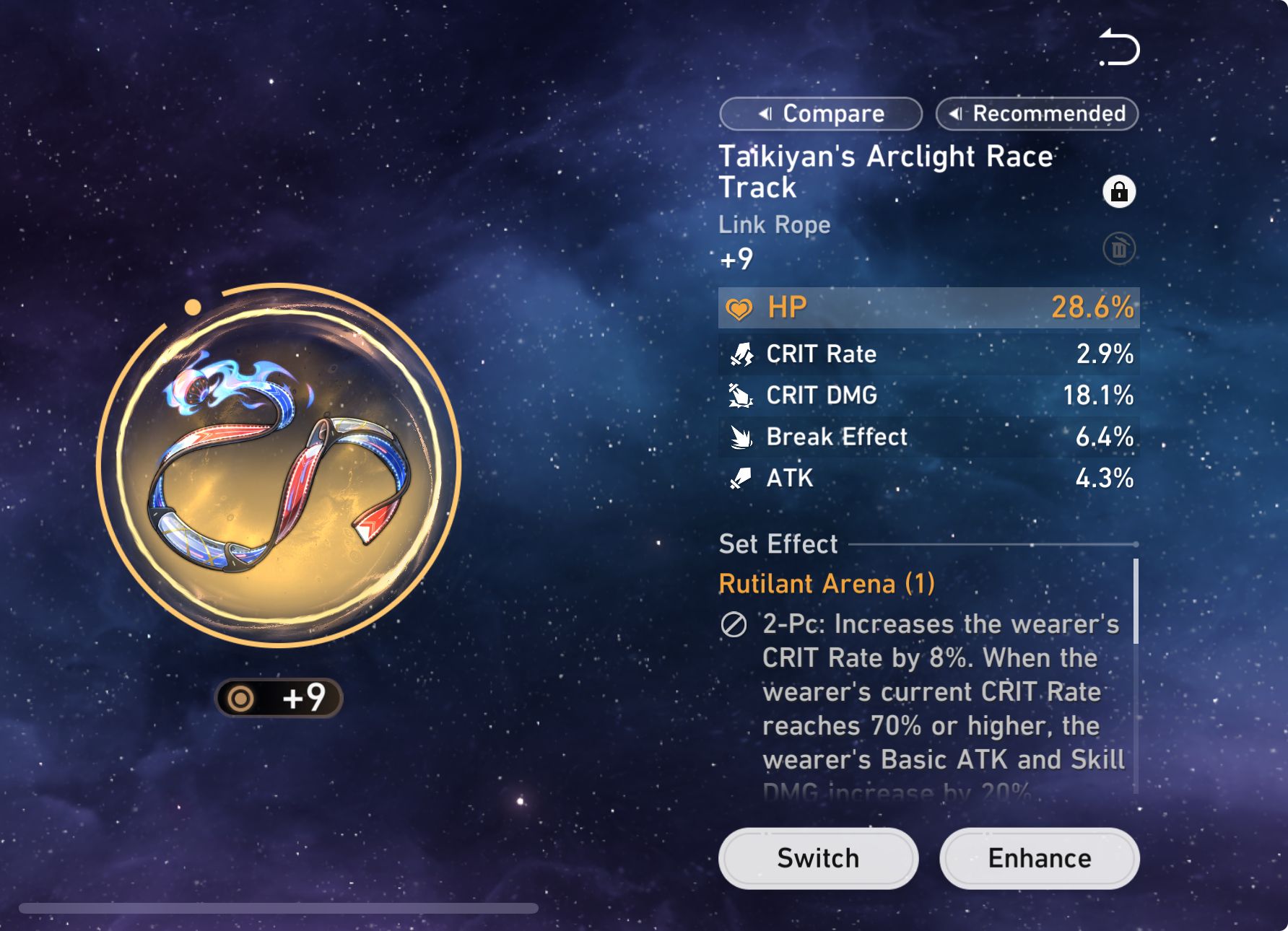
Task: Open the Compare panel
Action: pyautogui.click(x=822, y=113)
